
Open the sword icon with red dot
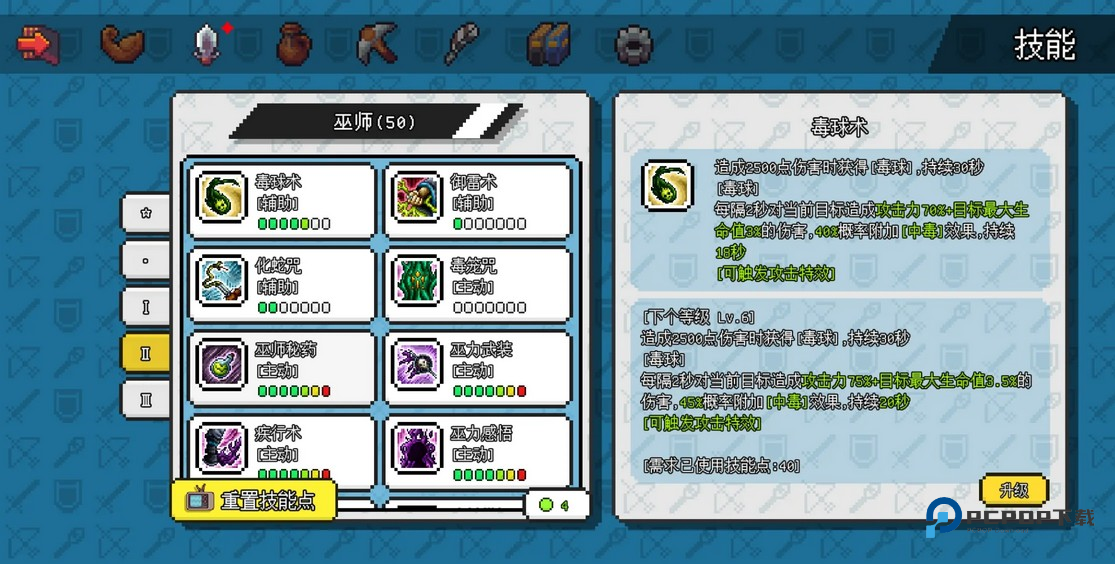(207, 44)
